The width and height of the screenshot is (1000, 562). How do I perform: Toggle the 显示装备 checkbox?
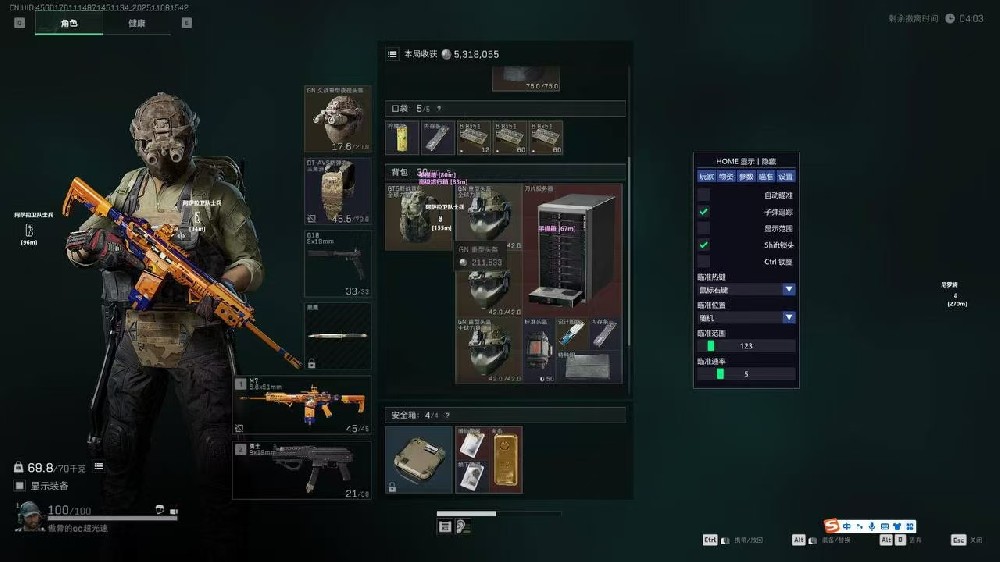(20, 486)
